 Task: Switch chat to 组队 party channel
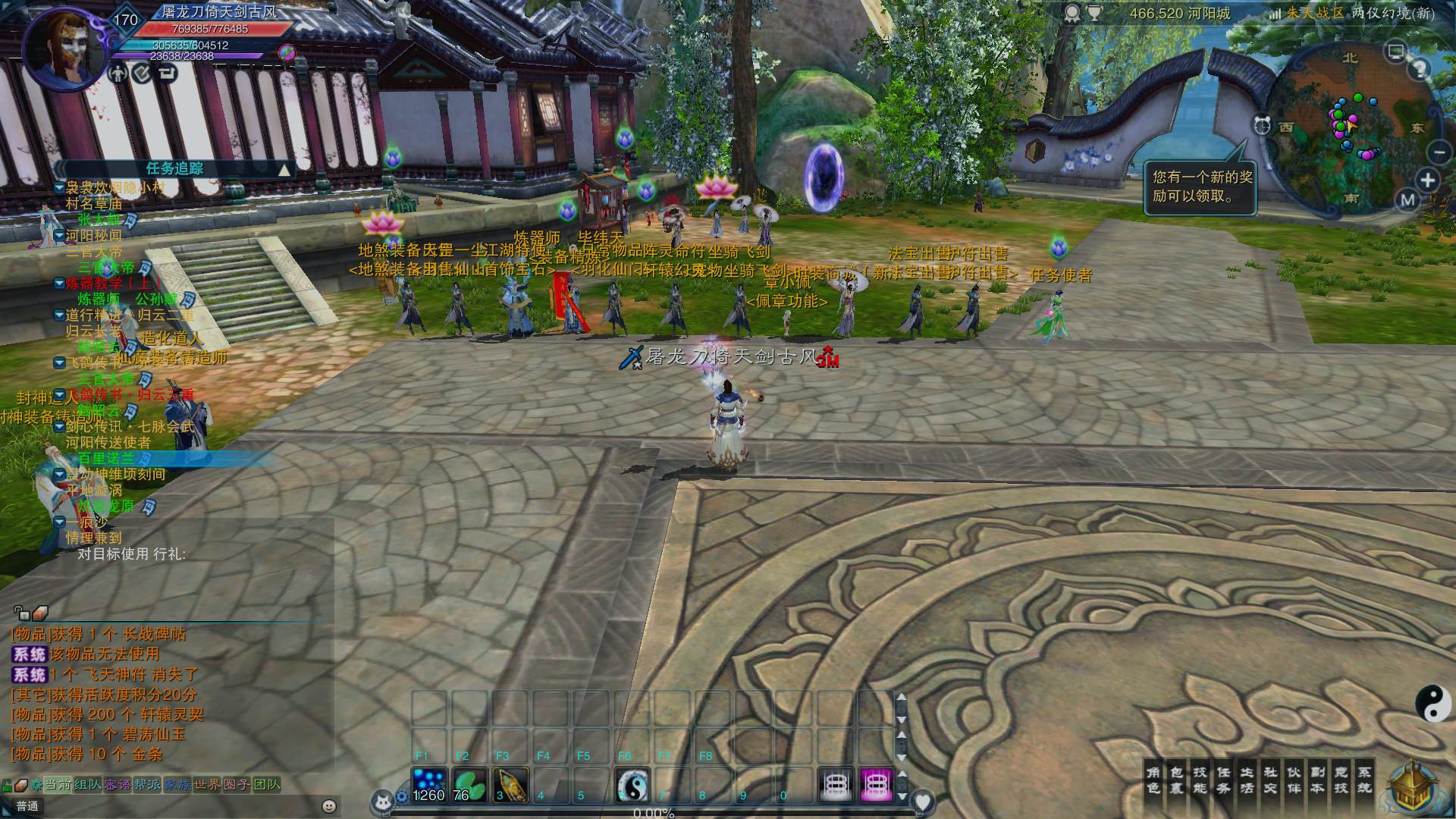click(88, 784)
